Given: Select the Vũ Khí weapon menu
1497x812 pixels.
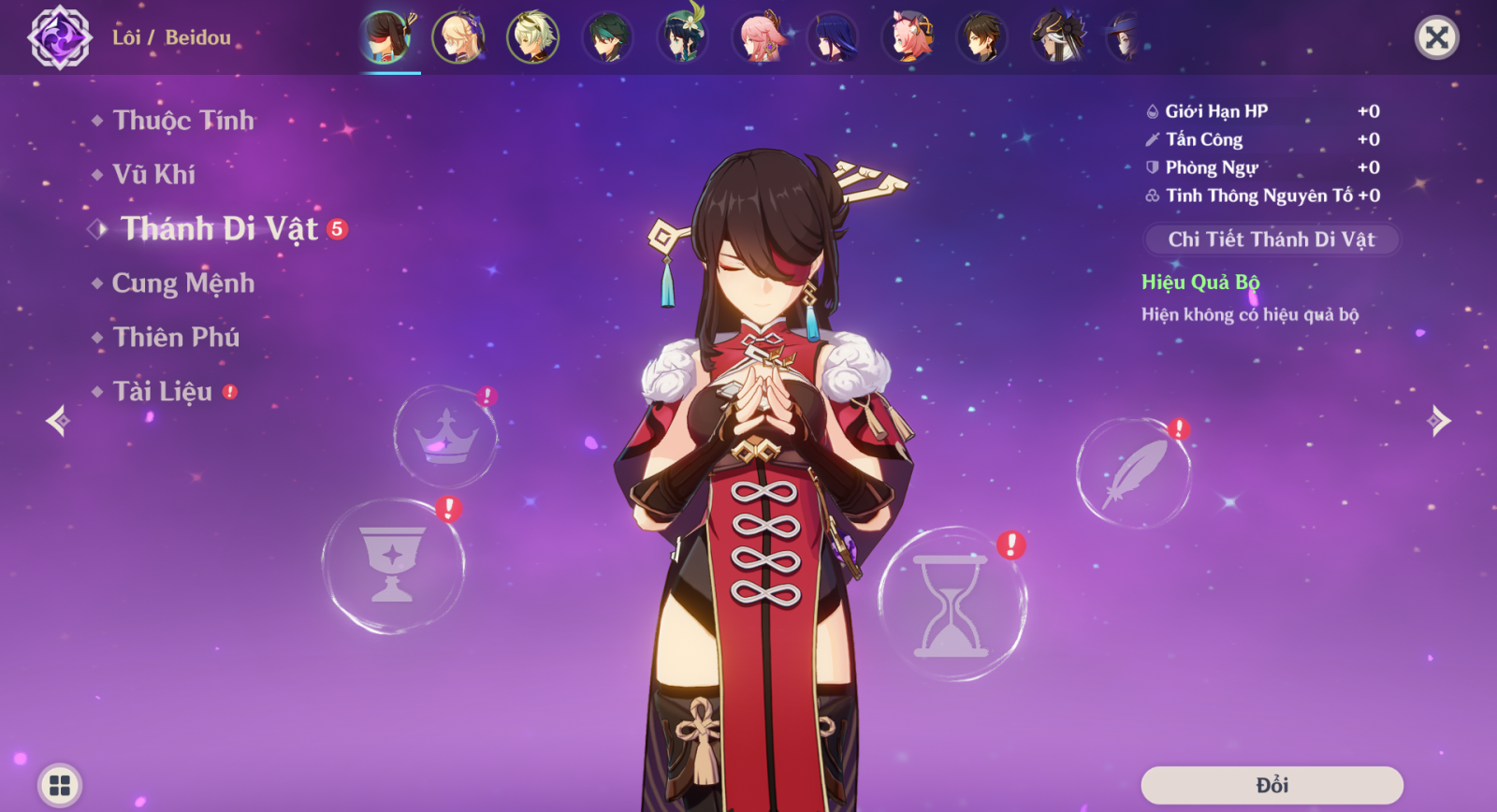Looking at the screenshot, I should (x=153, y=175).
